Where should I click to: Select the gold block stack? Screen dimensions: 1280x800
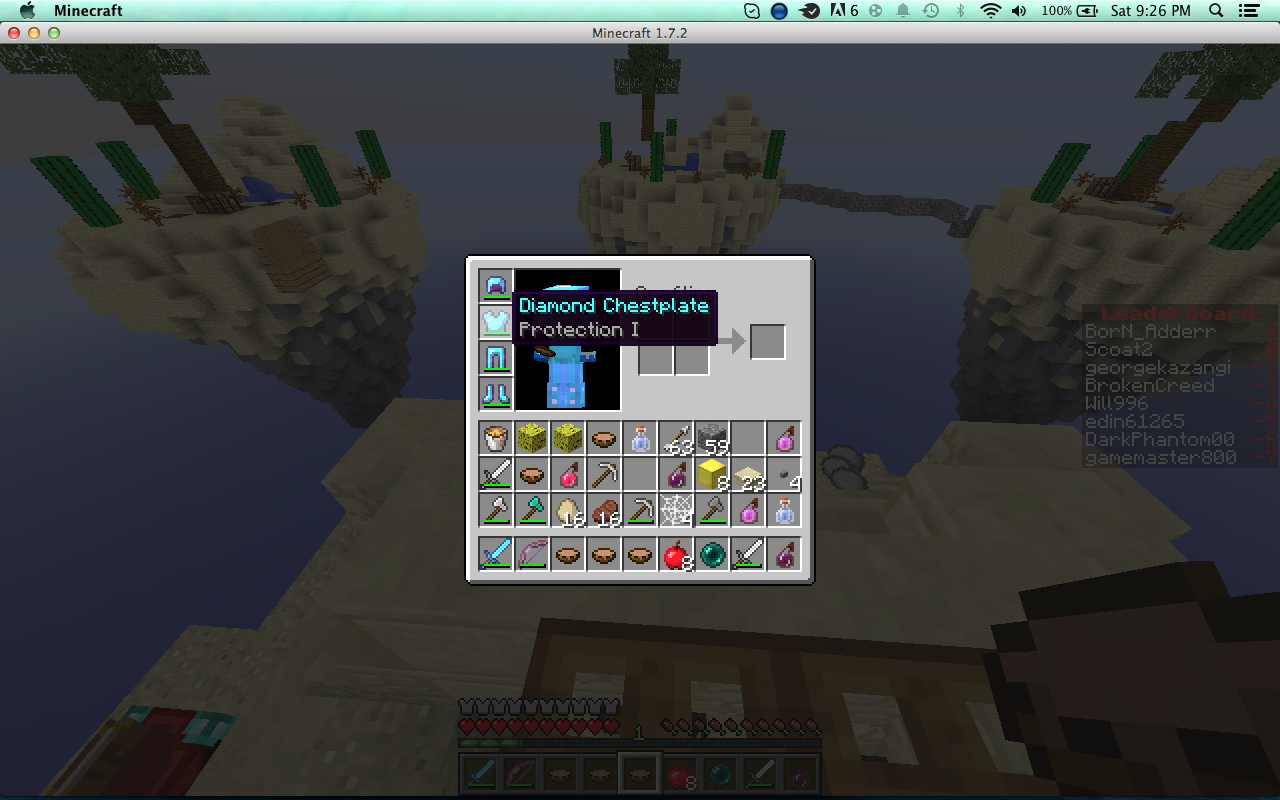(x=712, y=474)
